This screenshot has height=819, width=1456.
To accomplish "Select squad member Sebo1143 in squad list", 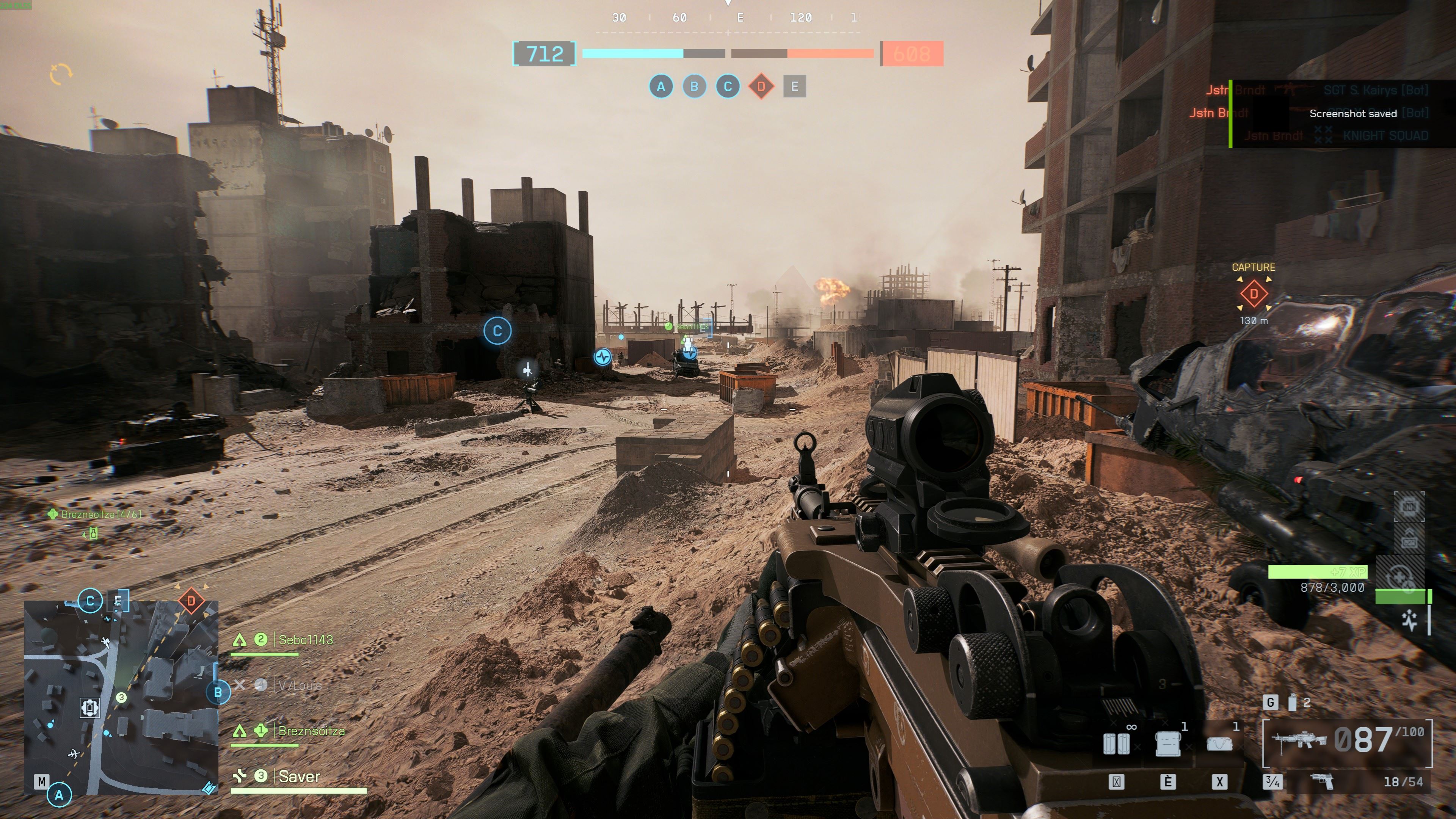I will 305,640.
